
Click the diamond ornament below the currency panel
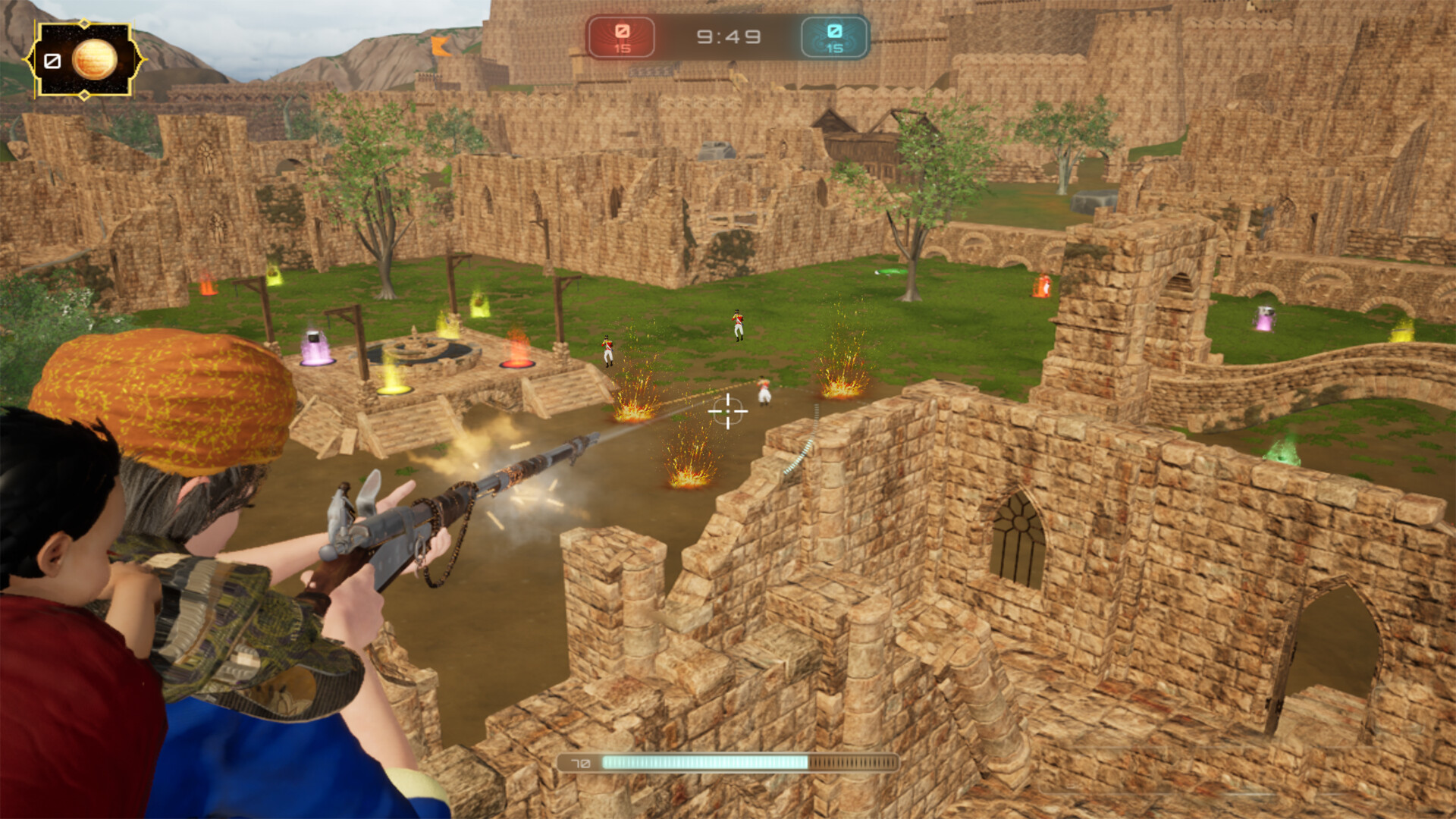(84, 96)
